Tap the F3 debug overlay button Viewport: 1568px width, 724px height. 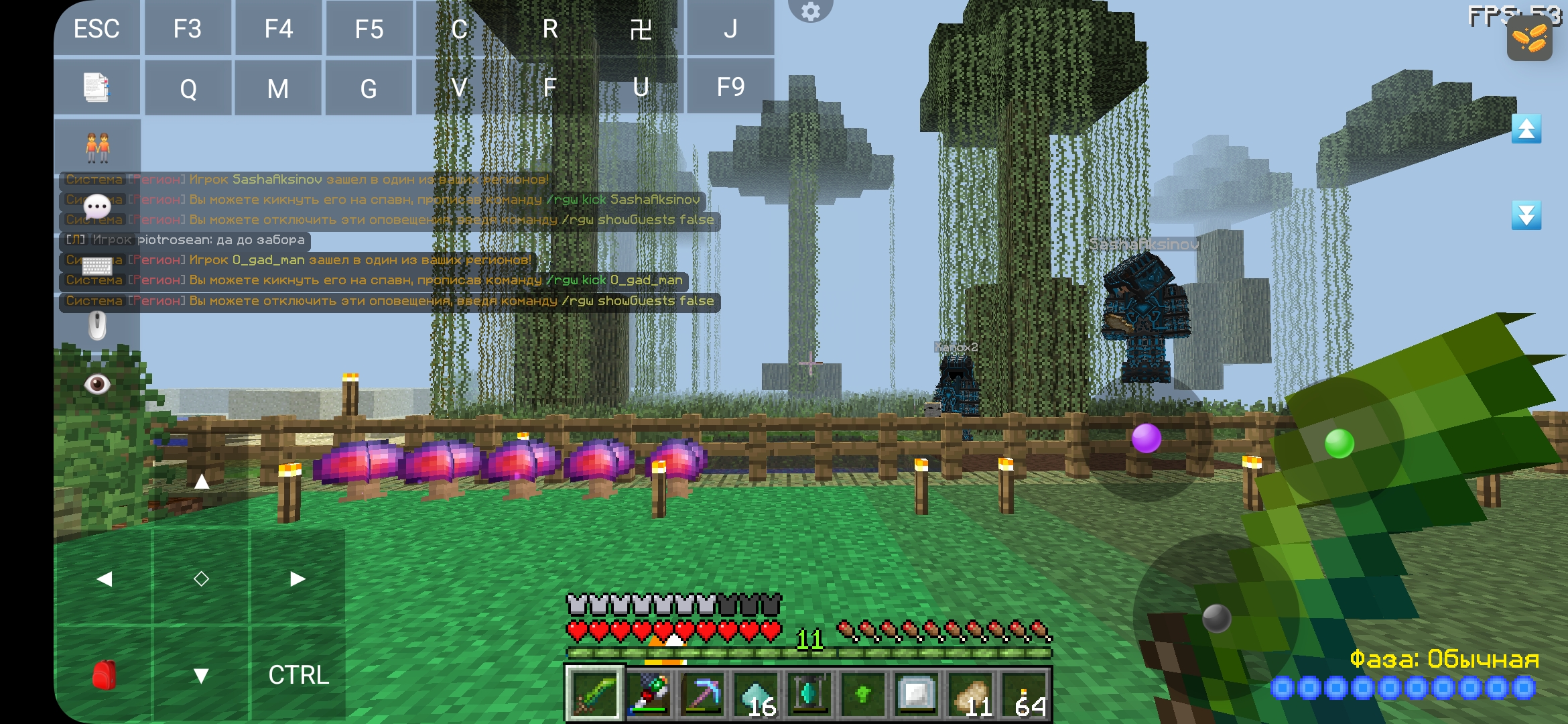[x=188, y=29]
